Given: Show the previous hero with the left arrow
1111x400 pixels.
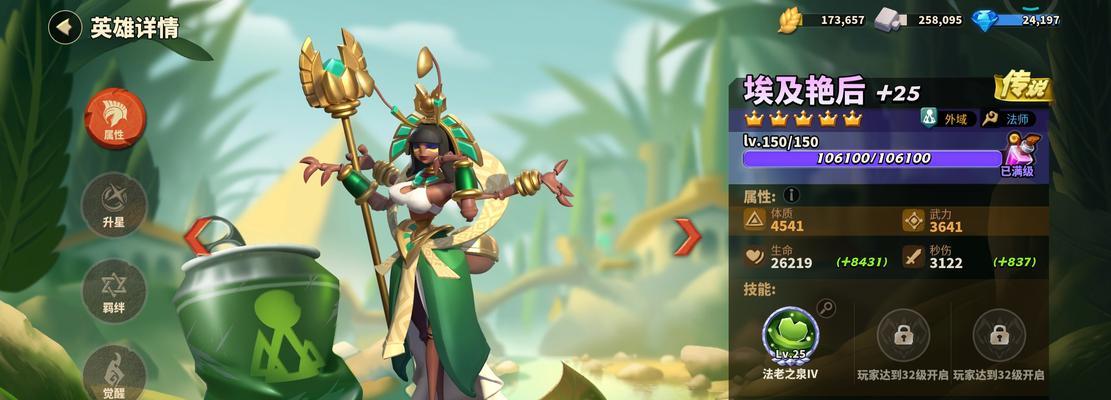Looking at the screenshot, I should pyautogui.click(x=199, y=237).
